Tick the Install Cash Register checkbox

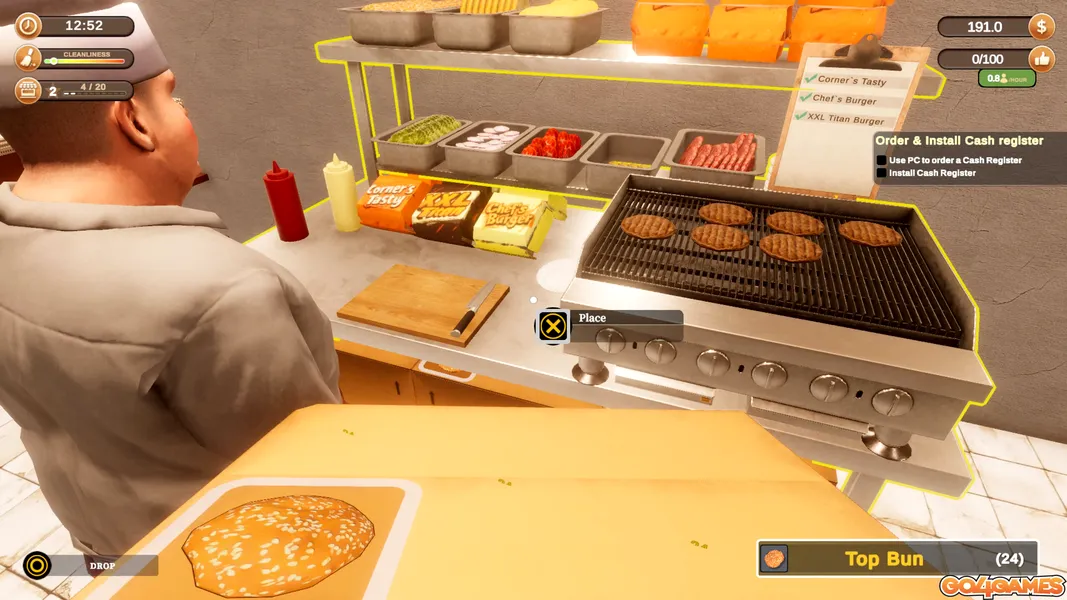tap(882, 174)
